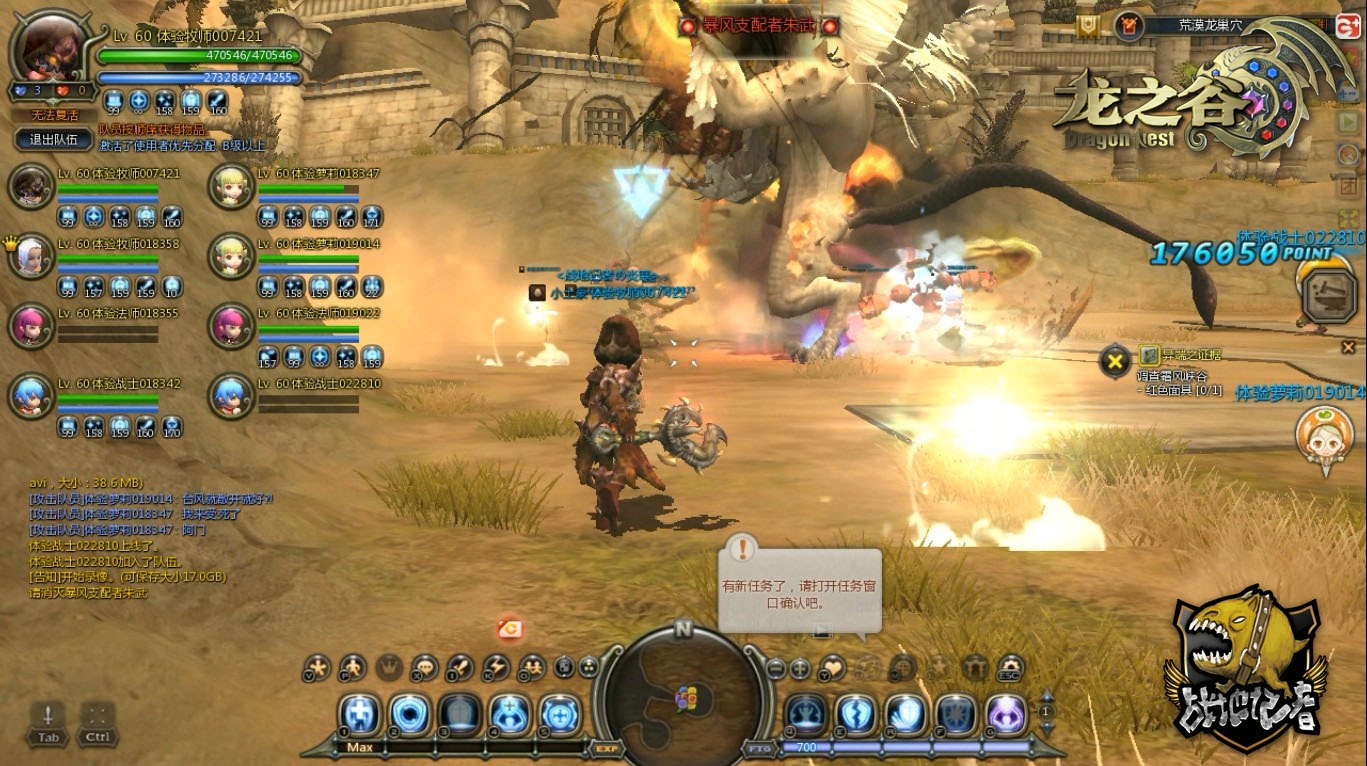
Task: Click the 退出队伍 leave party button
Action: pyautogui.click(x=54, y=140)
